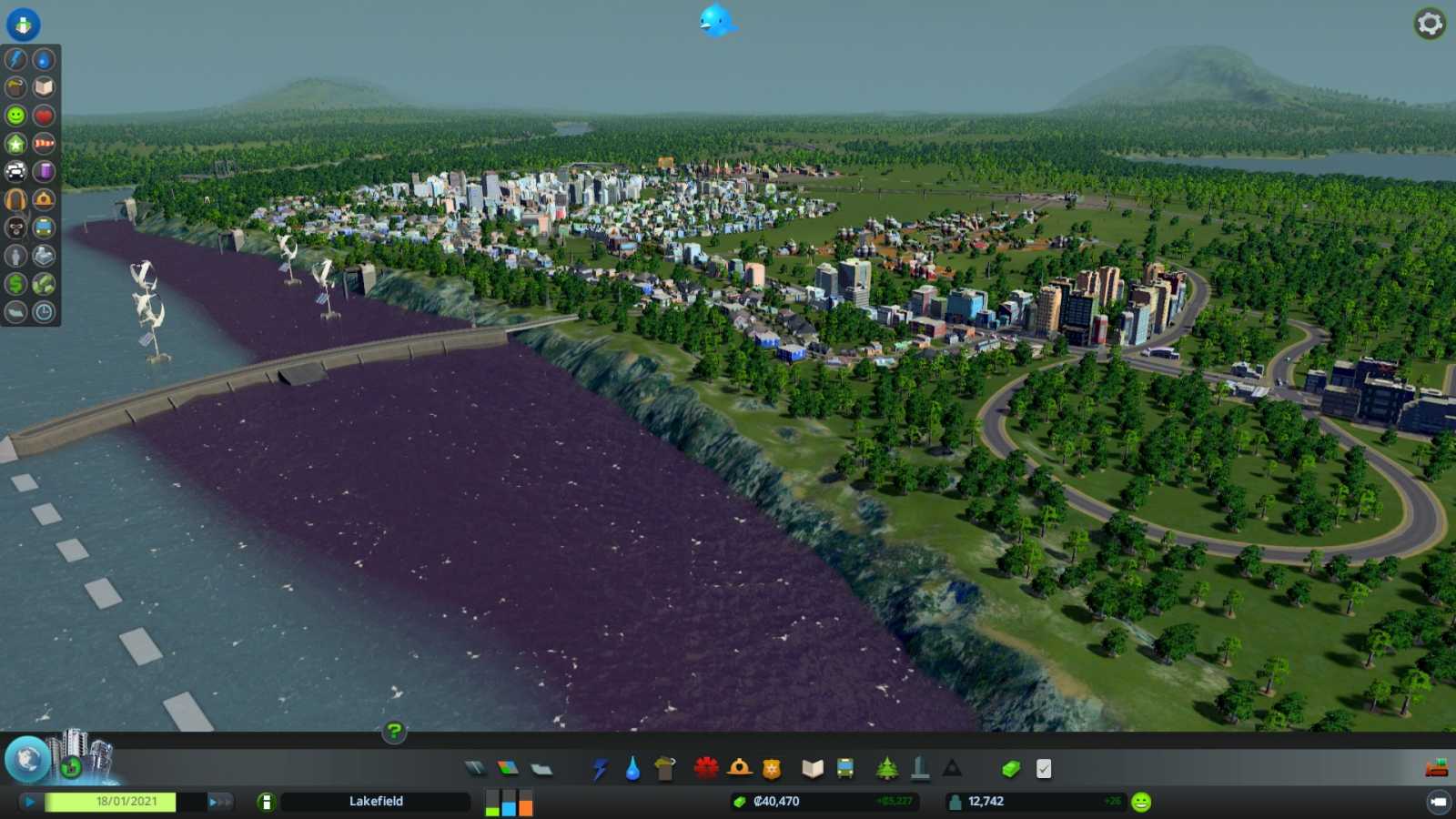Open the Roads menu
The height and width of the screenshot is (819, 1456).
(x=474, y=769)
